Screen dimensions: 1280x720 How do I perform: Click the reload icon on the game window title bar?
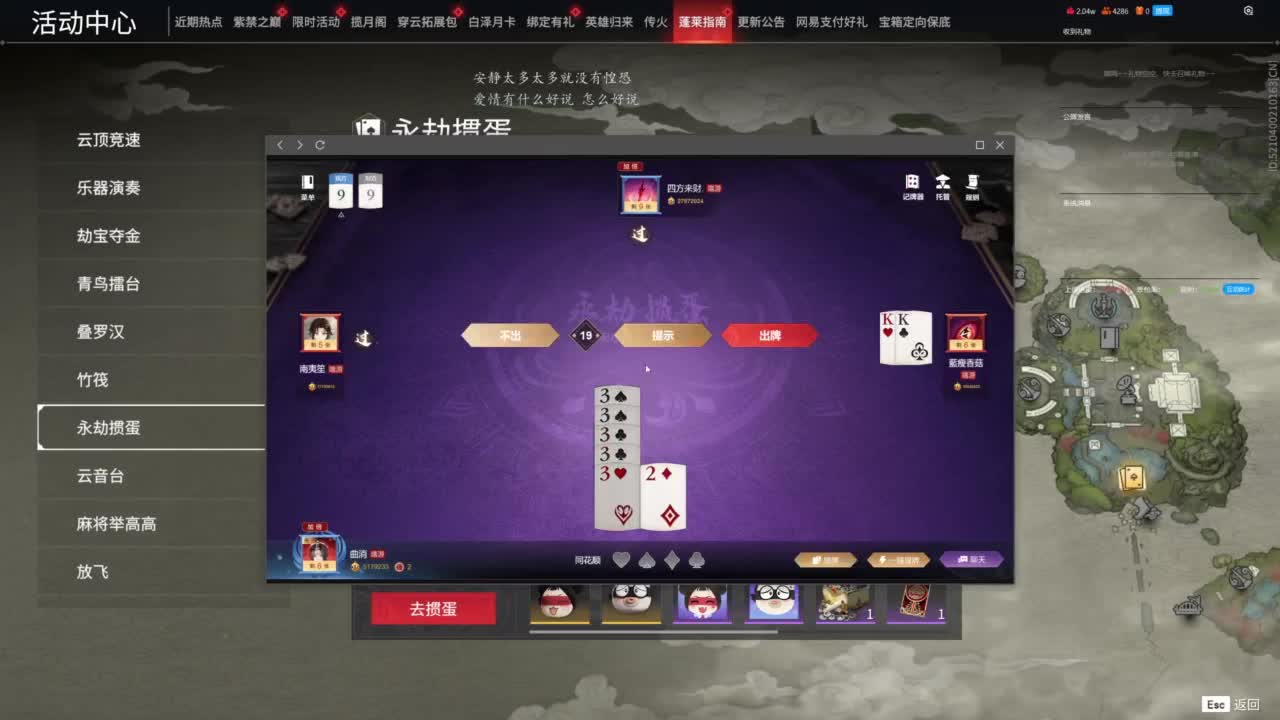318,144
